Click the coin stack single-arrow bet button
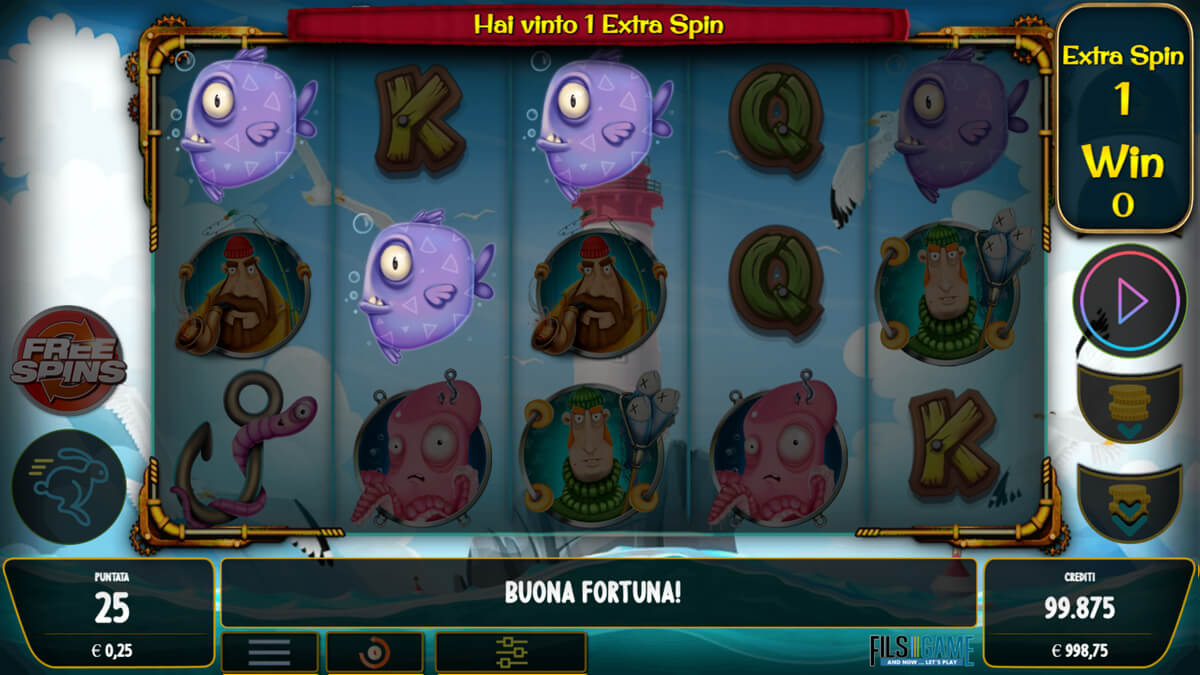Image resolution: width=1200 pixels, height=675 pixels. coord(1129,405)
